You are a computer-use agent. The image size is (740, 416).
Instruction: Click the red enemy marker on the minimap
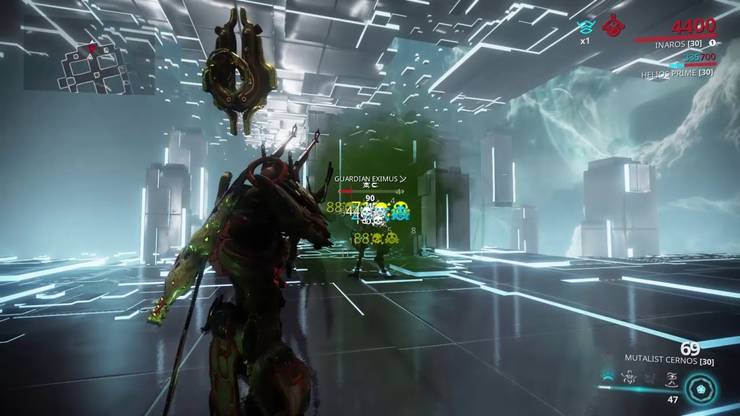tap(93, 47)
